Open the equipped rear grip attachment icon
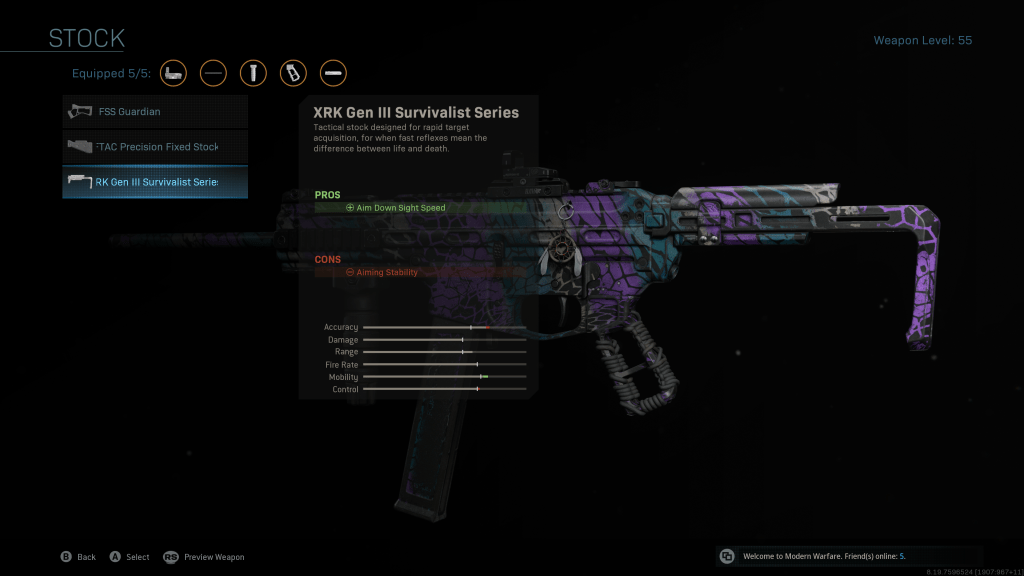 tap(294, 73)
